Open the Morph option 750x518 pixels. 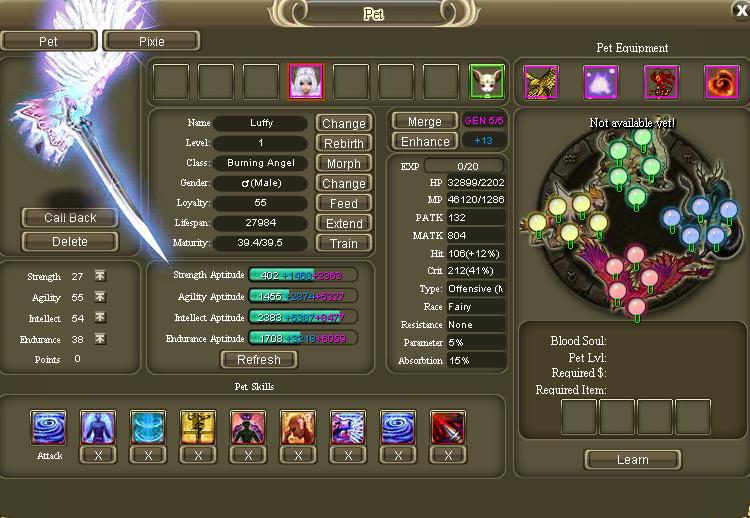(343, 164)
